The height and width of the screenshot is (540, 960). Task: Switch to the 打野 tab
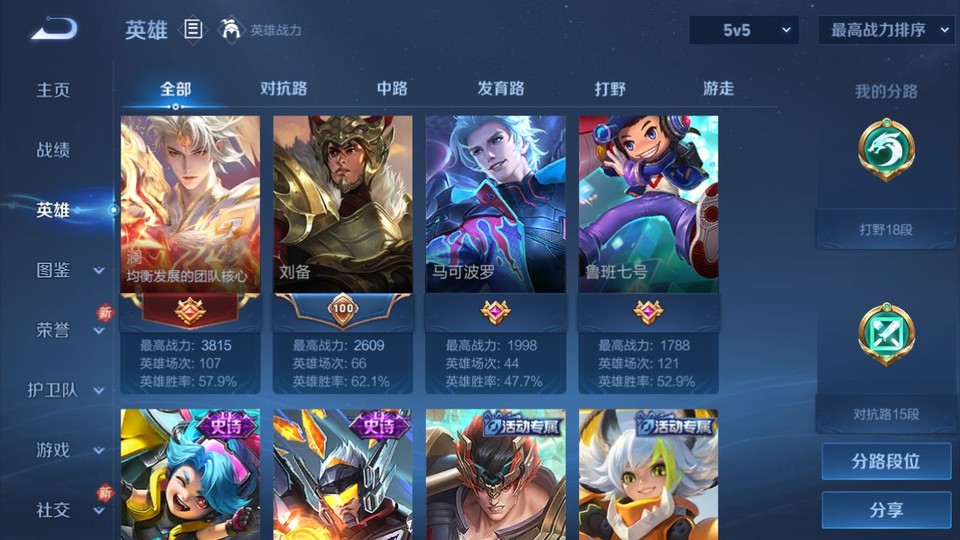(610, 88)
